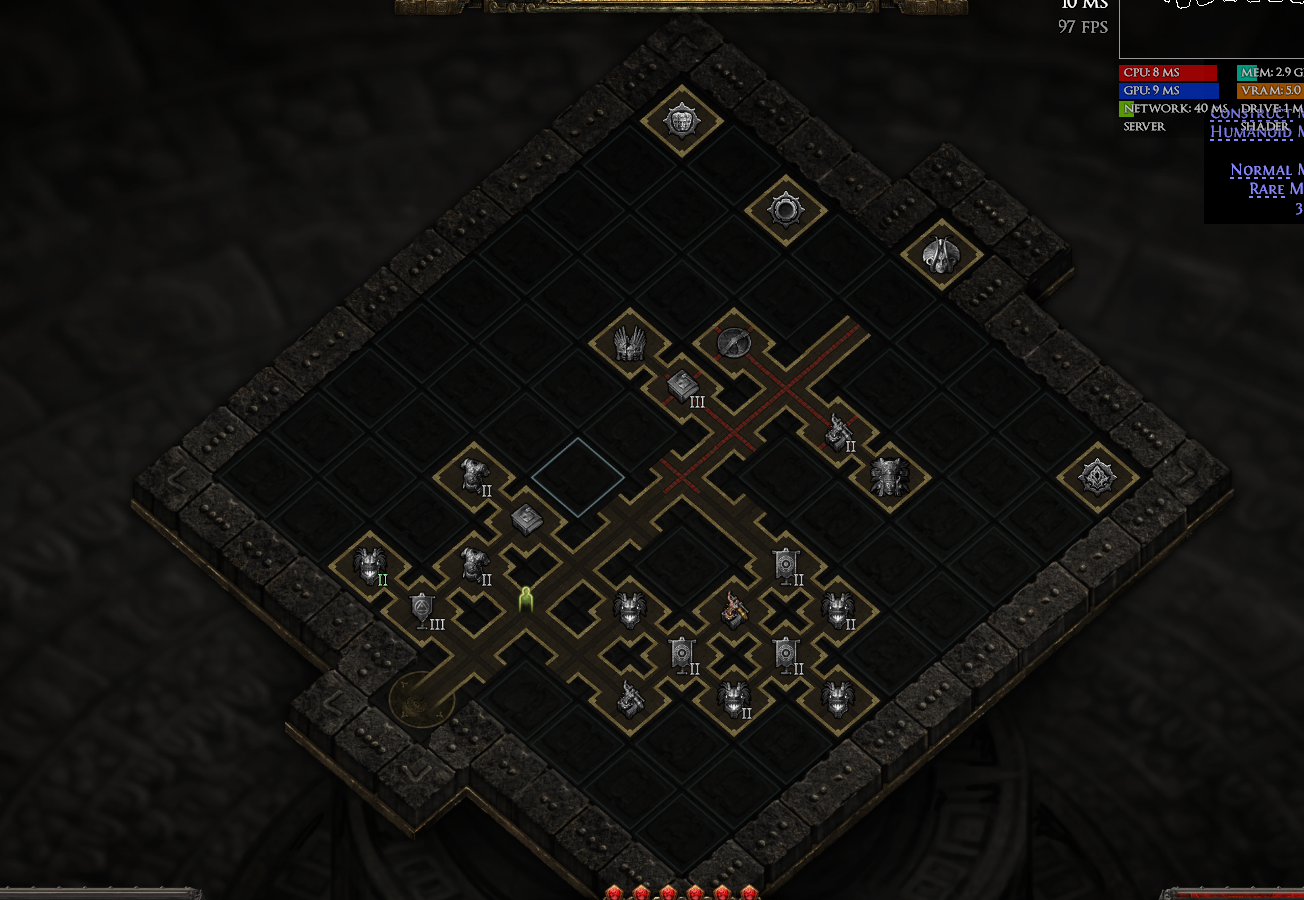This screenshot has width=1304, height=900.
Task: Select the horned insect head room tile
Action: click(x=940, y=255)
